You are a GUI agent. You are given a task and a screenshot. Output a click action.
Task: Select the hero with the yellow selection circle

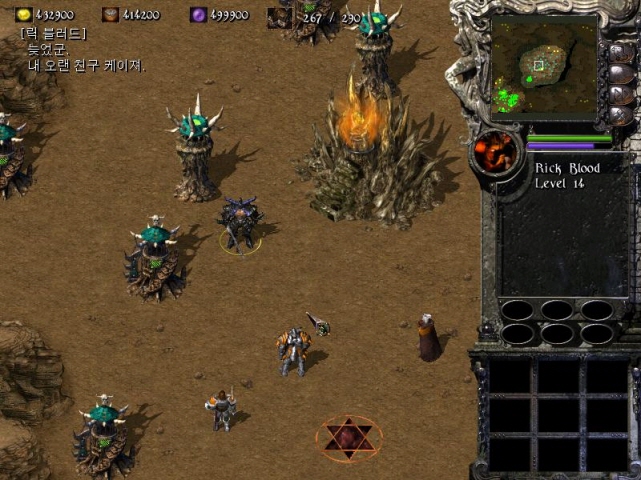tap(241, 224)
